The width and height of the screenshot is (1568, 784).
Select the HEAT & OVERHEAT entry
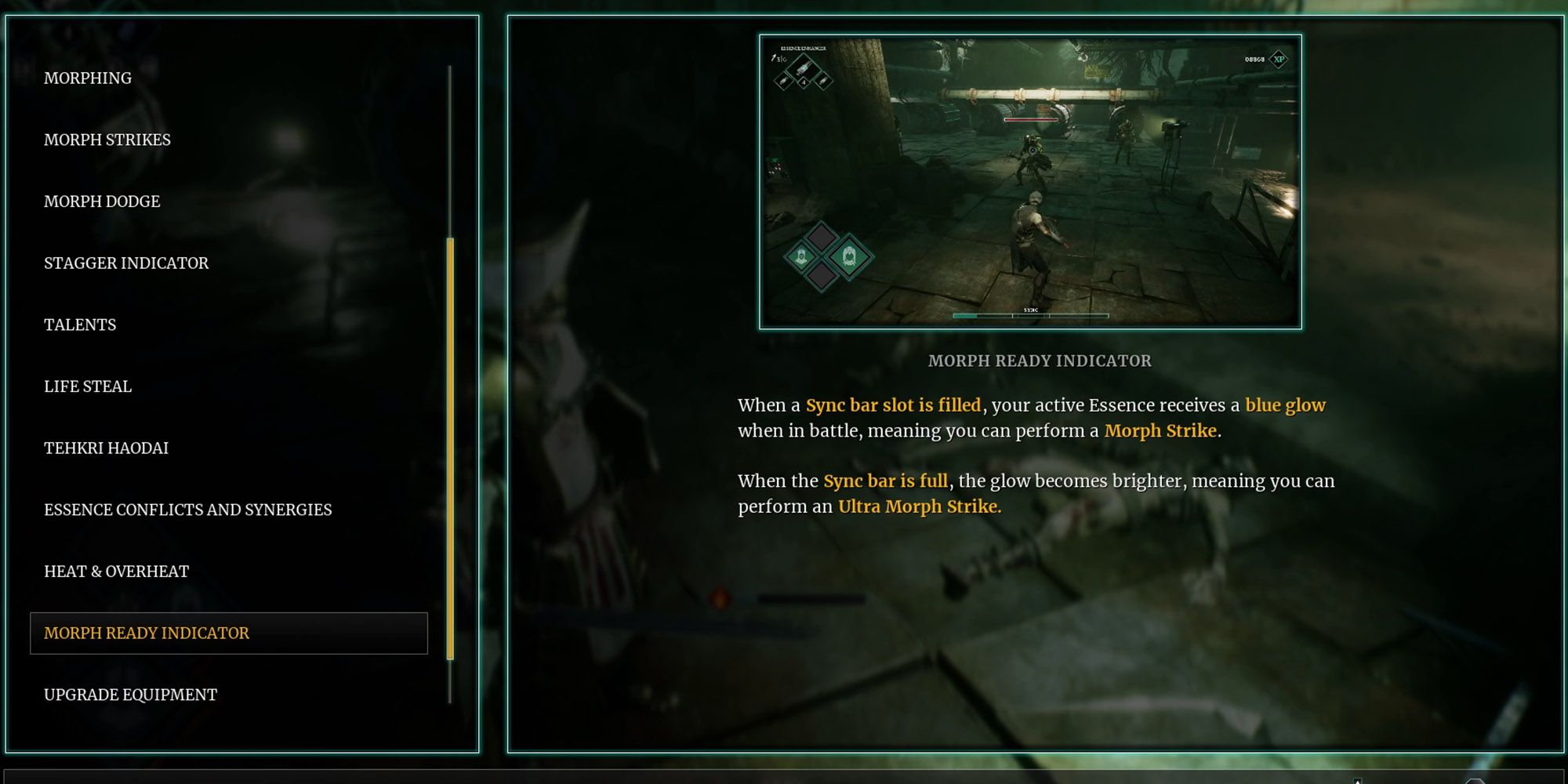coord(115,571)
